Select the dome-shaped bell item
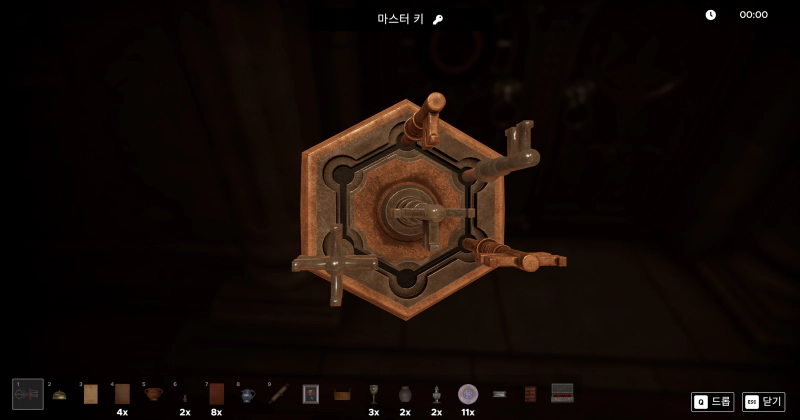The image size is (800, 420). click(60, 395)
